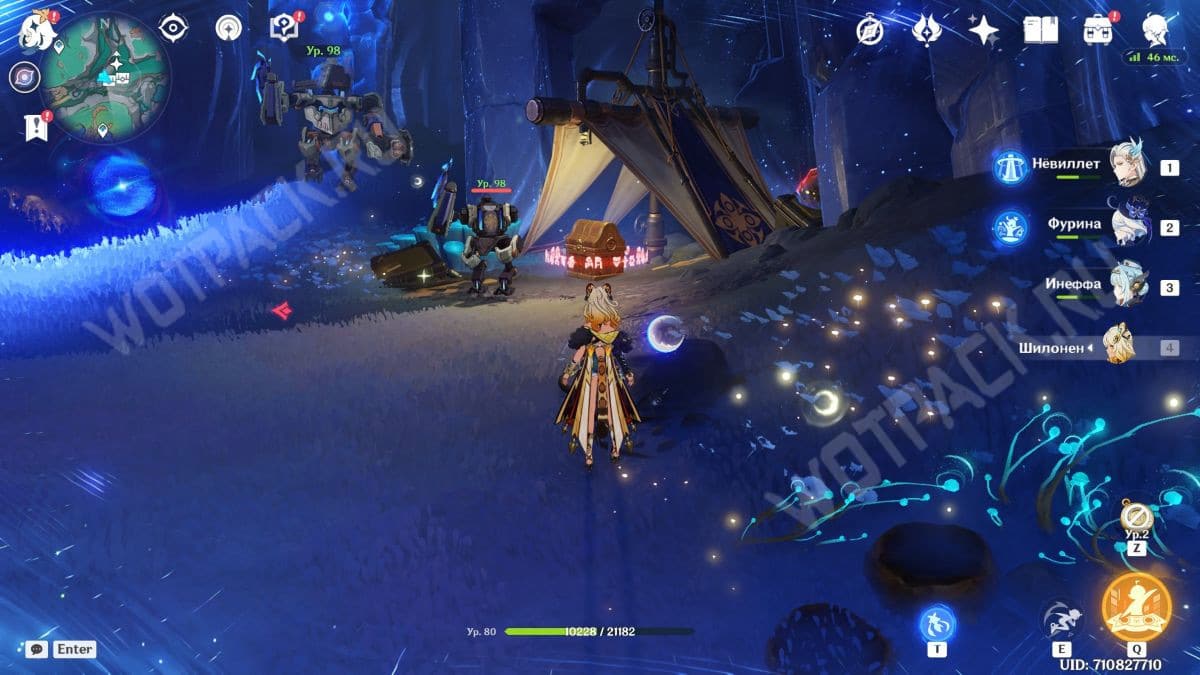The height and width of the screenshot is (675, 1200).
Task: Switch to party member Нёвиллет
Action: [x=1130, y=163]
